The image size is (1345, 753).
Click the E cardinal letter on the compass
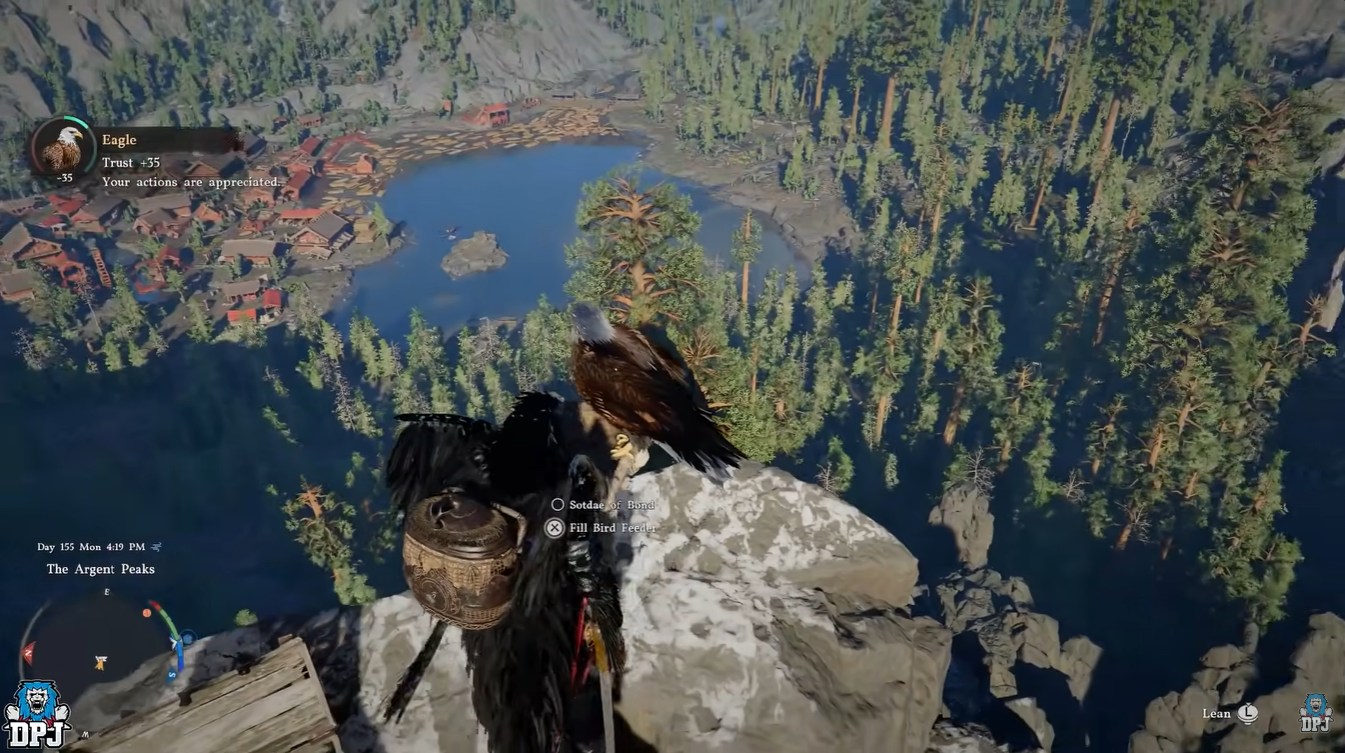[x=106, y=591]
